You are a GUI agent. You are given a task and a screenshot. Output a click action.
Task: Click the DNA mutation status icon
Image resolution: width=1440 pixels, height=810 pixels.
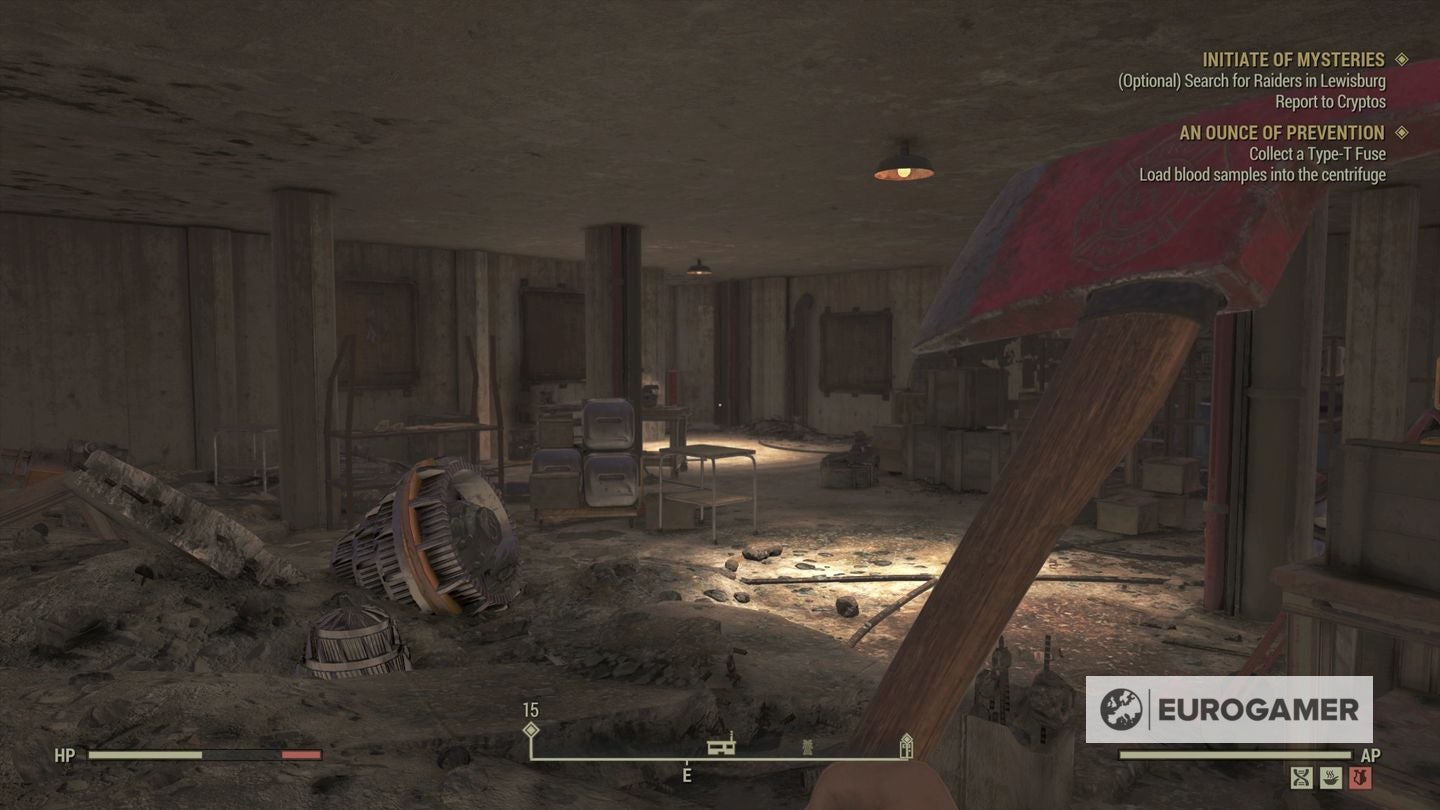(x=1301, y=777)
